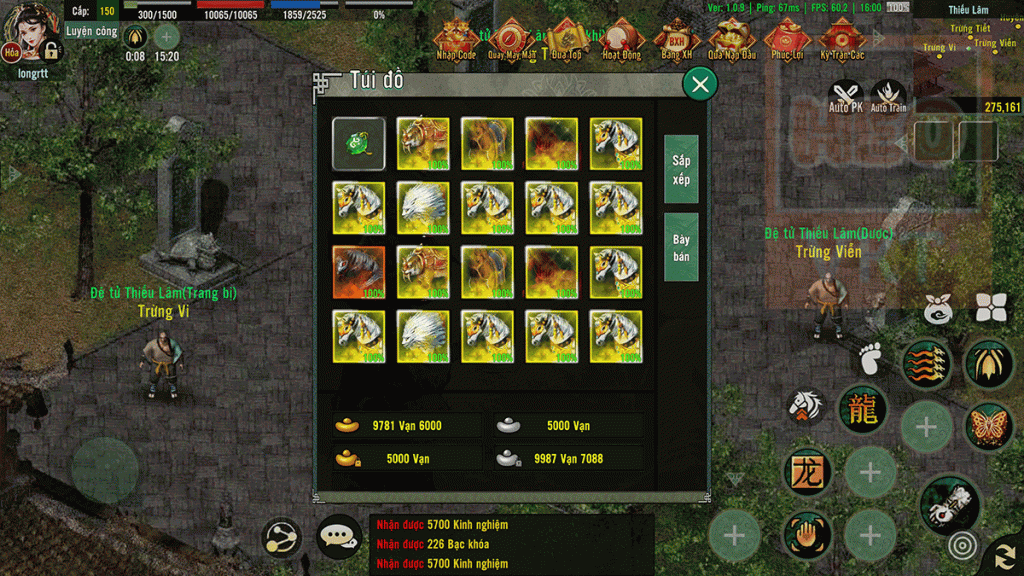Toggle Auto Train mode
1024x576 pixels.
[888, 96]
